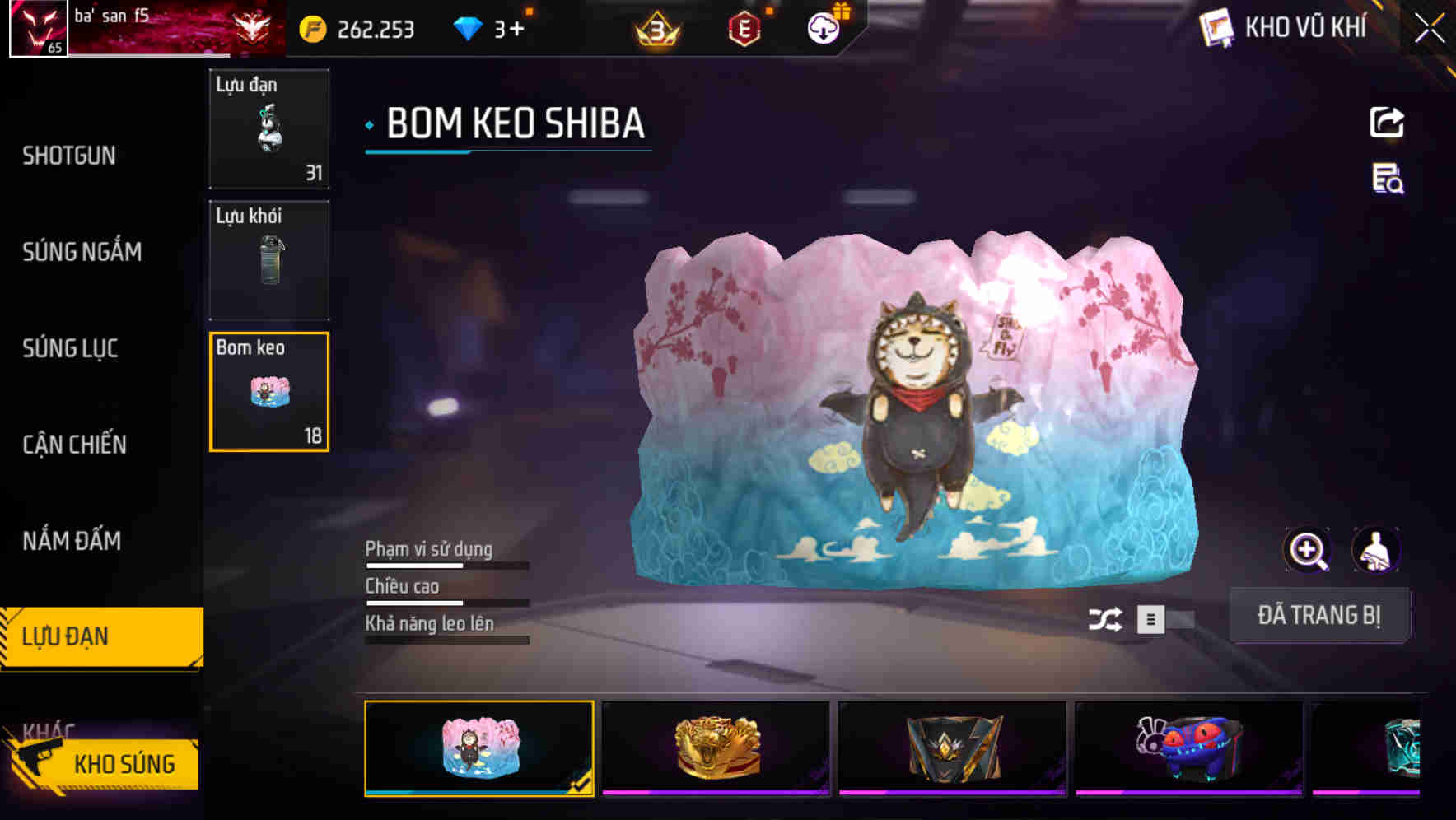
Task: Open the share icon beside BOM KEO SHIBA
Action: pos(1388,121)
